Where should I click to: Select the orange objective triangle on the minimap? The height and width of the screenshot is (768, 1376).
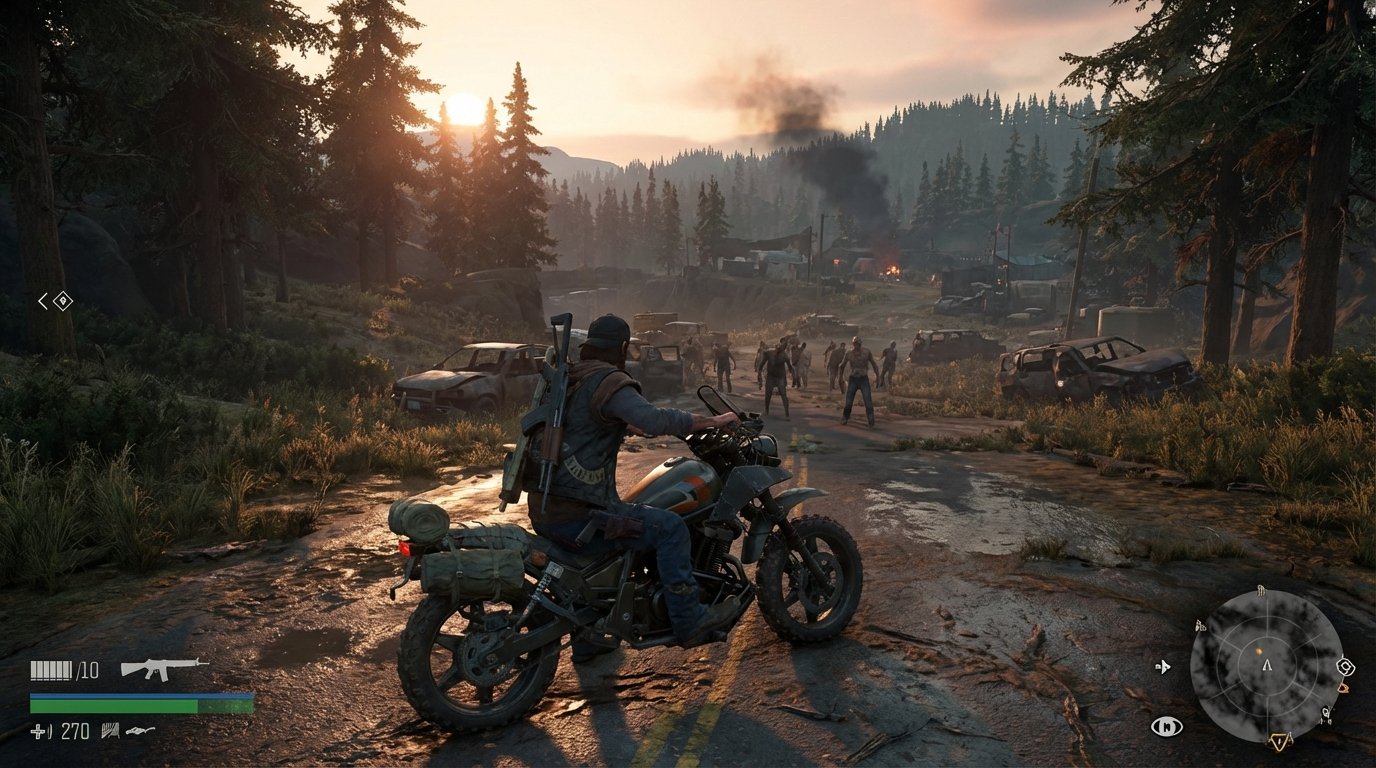coord(1280,740)
